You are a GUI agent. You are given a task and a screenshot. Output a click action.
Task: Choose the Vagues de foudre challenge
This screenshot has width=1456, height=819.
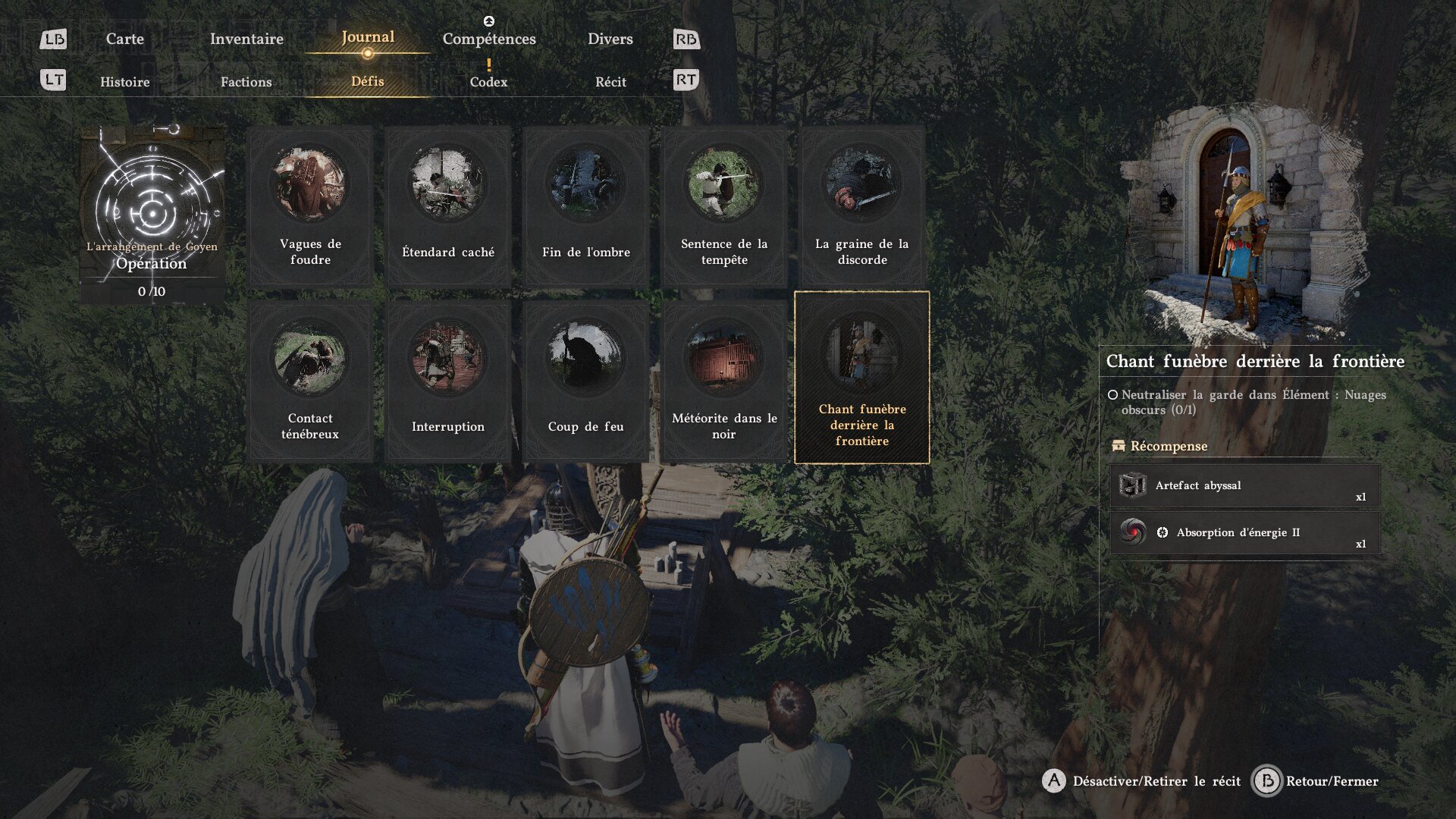point(310,207)
